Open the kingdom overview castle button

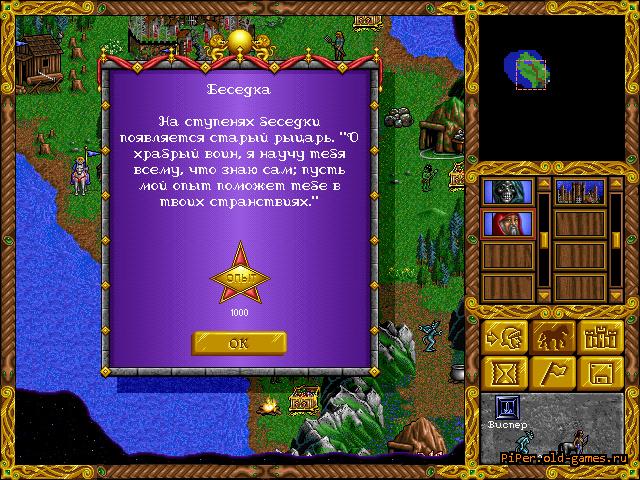pyautogui.click(x=600, y=339)
